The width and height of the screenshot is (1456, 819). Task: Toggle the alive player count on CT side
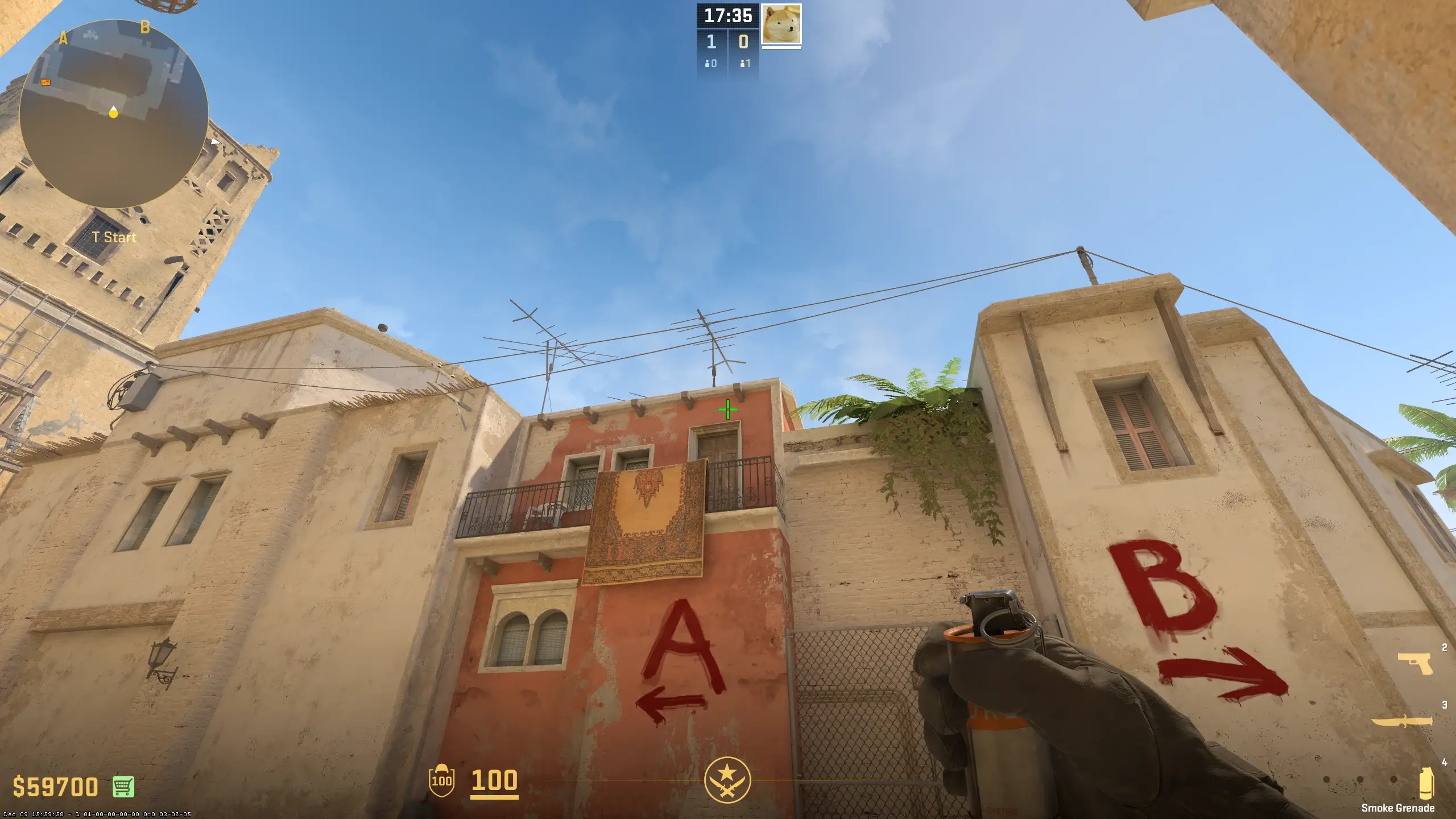point(710,63)
